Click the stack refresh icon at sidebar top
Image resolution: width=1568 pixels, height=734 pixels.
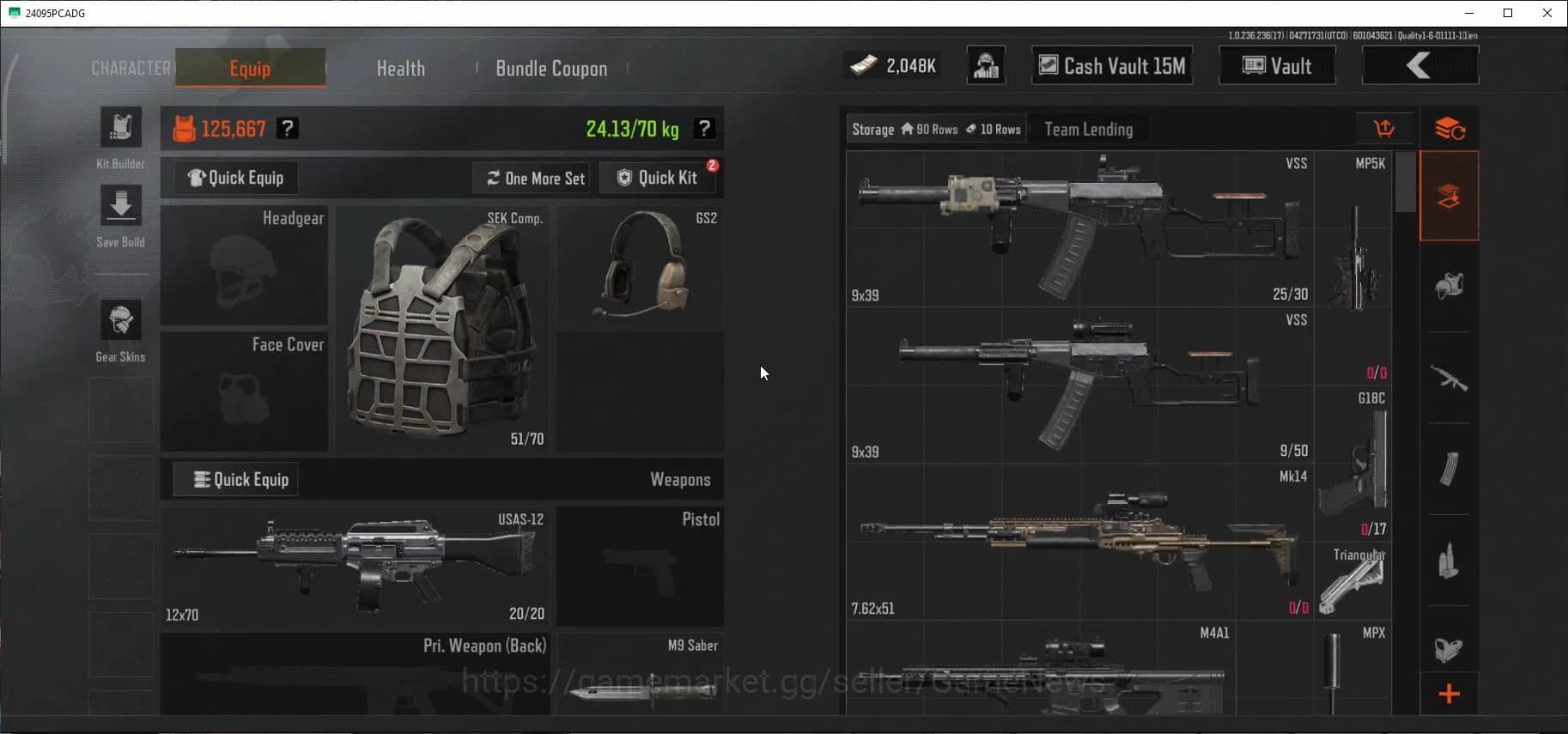1449,128
